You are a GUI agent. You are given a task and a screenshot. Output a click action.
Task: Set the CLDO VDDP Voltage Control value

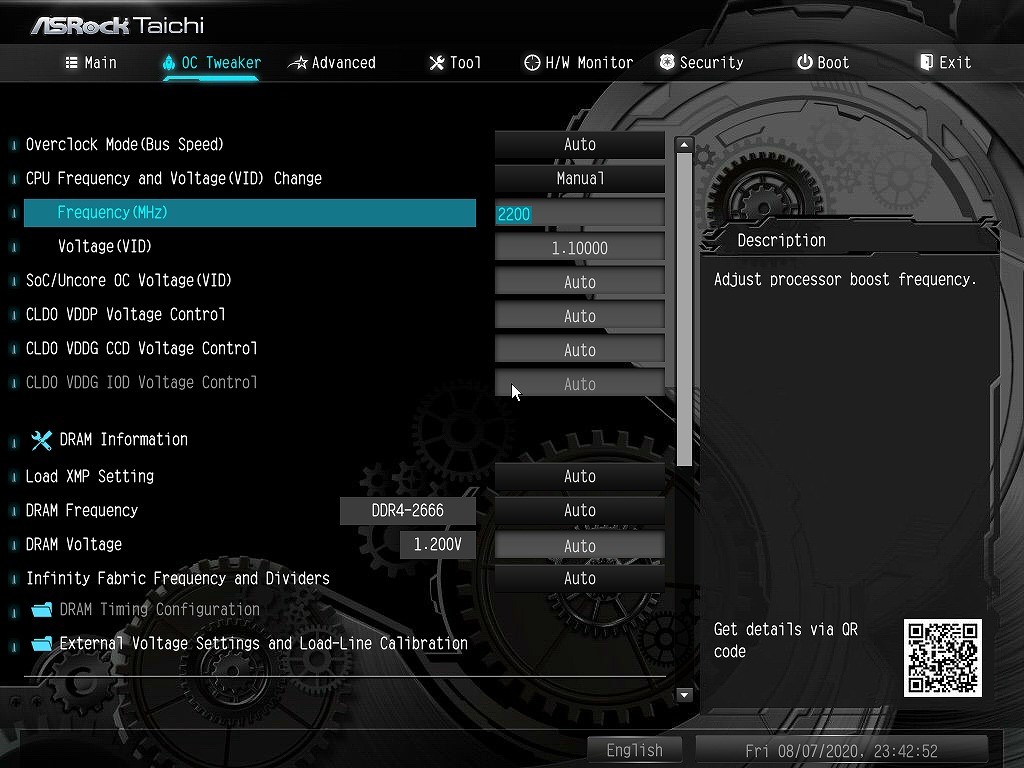(580, 315)
